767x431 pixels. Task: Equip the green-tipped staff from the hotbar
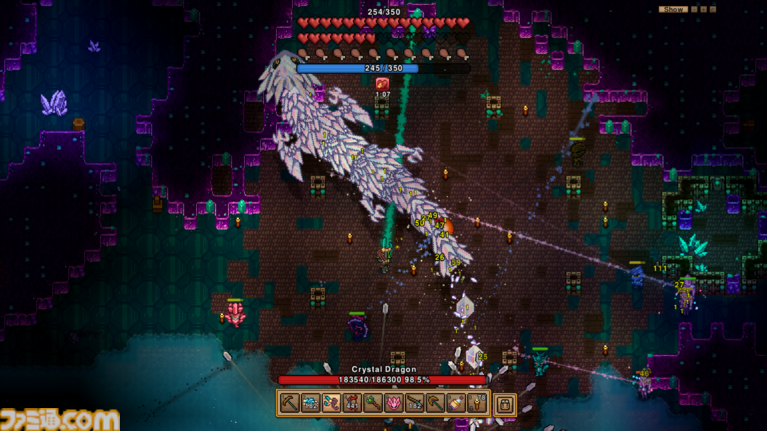pos(373,404)
